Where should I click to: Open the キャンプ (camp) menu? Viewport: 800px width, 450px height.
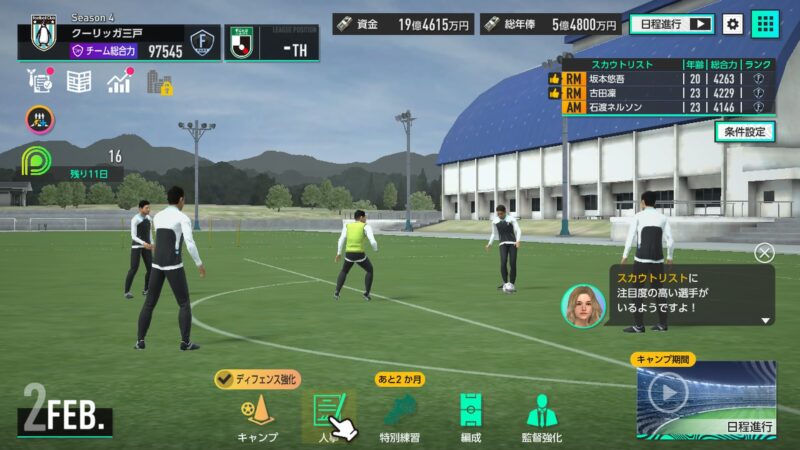257,416
